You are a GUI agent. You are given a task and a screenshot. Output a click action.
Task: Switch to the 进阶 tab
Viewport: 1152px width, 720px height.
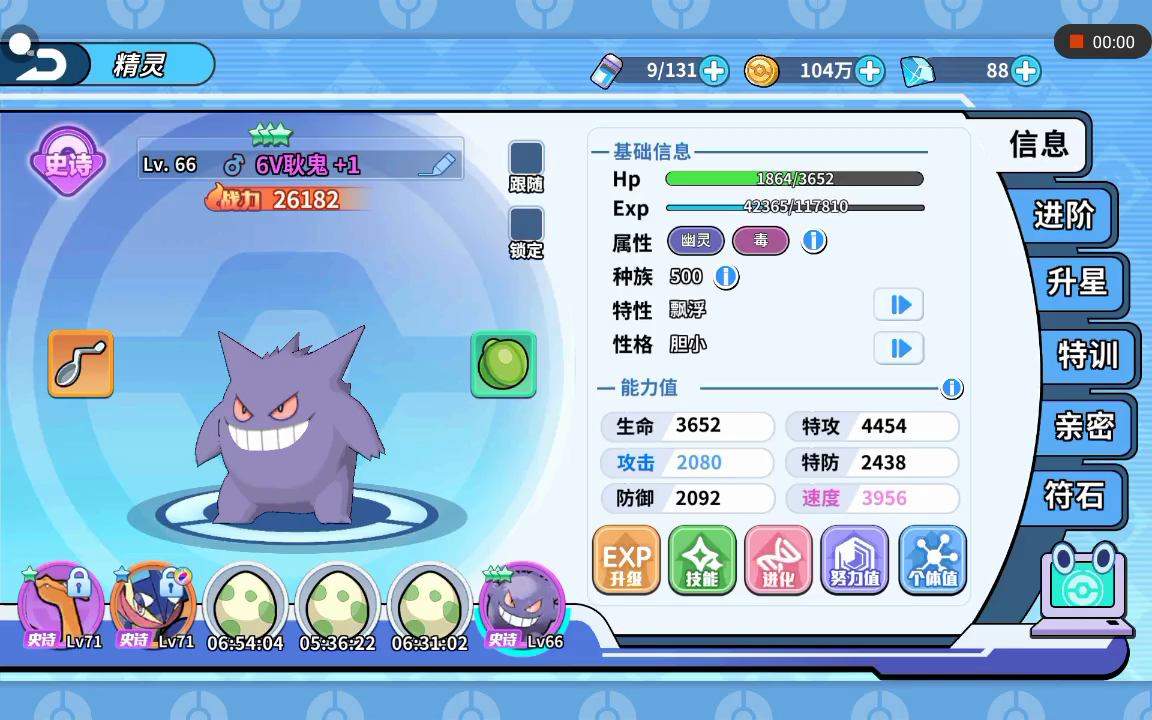(1063, 214)
